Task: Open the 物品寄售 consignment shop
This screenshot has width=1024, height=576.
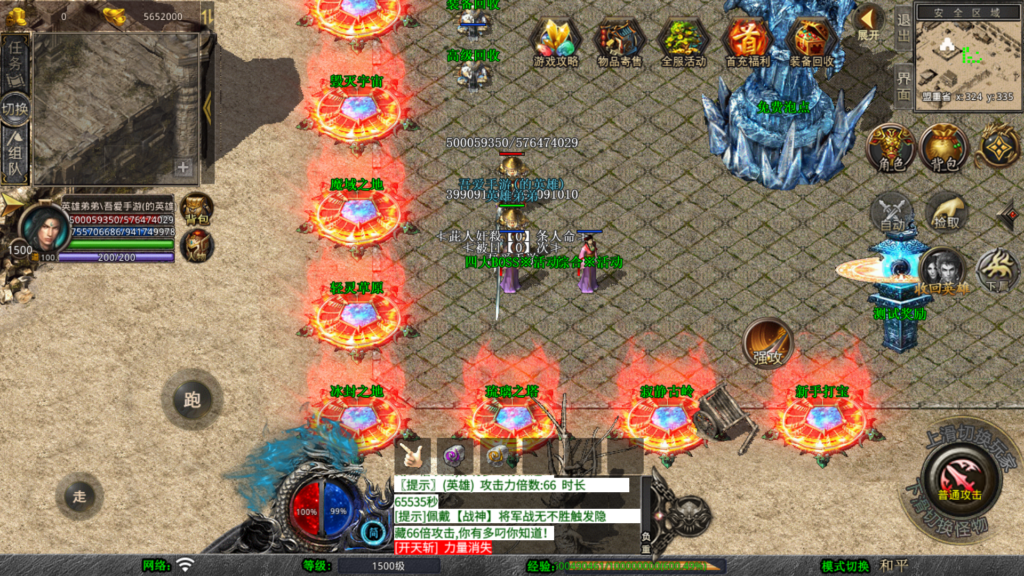Action: pyautogui.click(x=619, y=40)
